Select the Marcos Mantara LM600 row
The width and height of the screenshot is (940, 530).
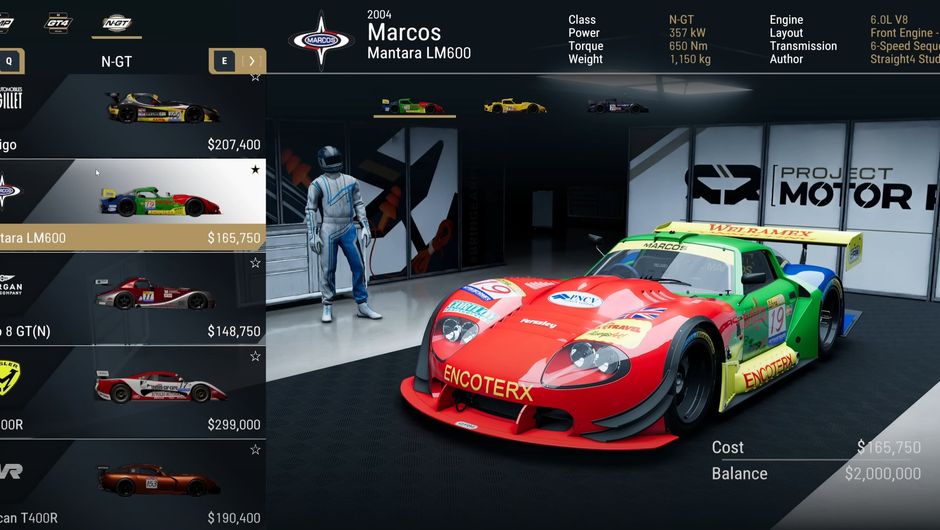click(x=132, y=205)
